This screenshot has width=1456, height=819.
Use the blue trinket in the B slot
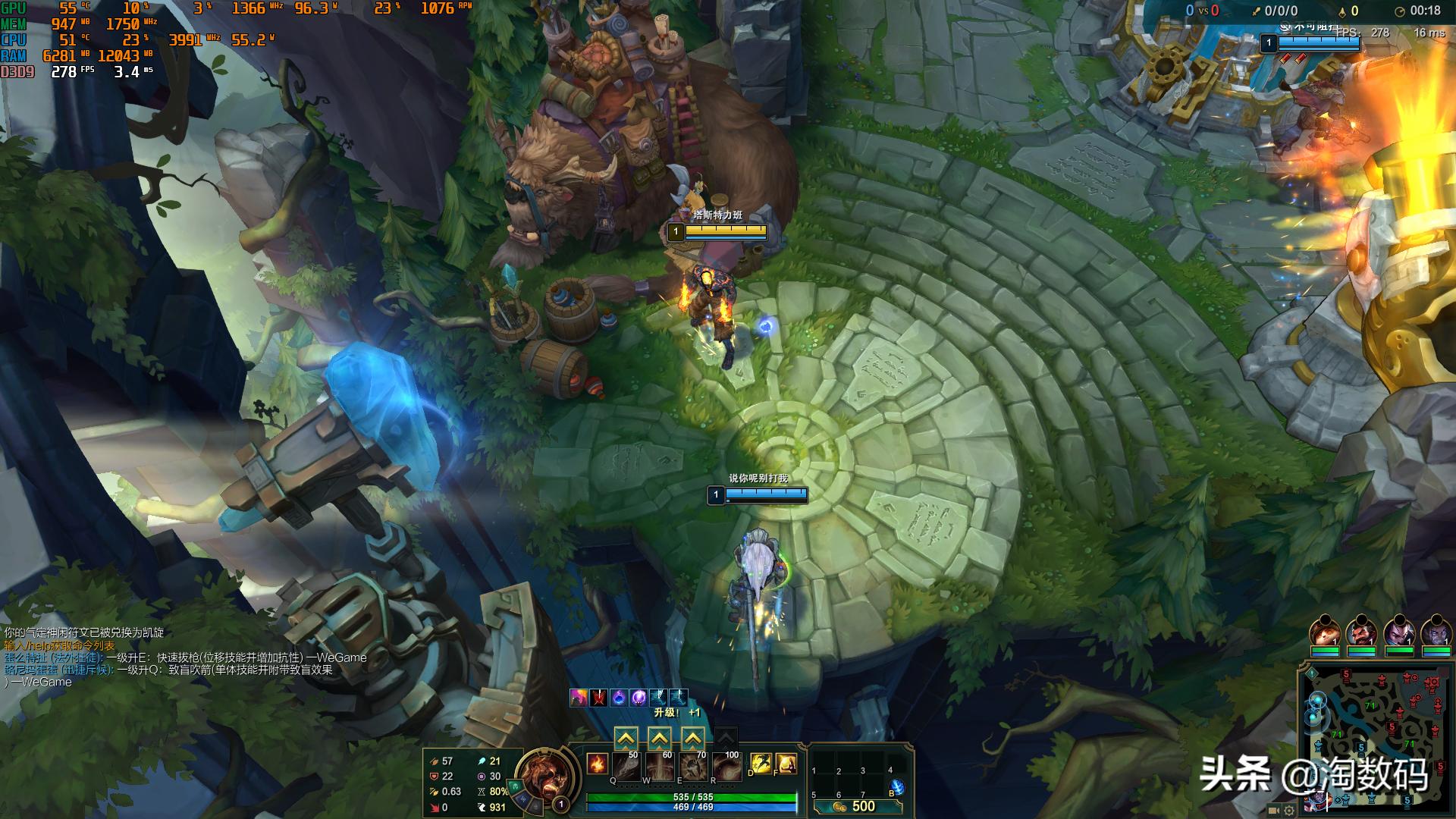click(x=897, y=788)
